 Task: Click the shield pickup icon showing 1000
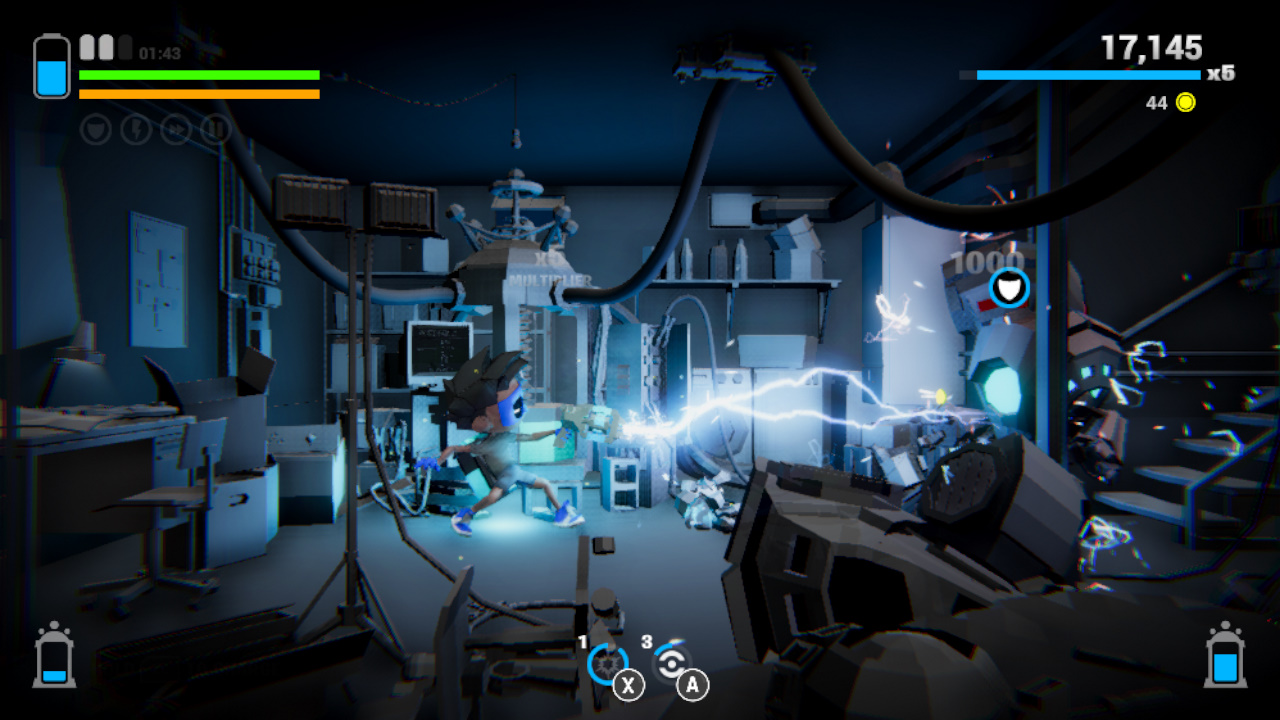pyautogui.click(x=1008, y=287)
